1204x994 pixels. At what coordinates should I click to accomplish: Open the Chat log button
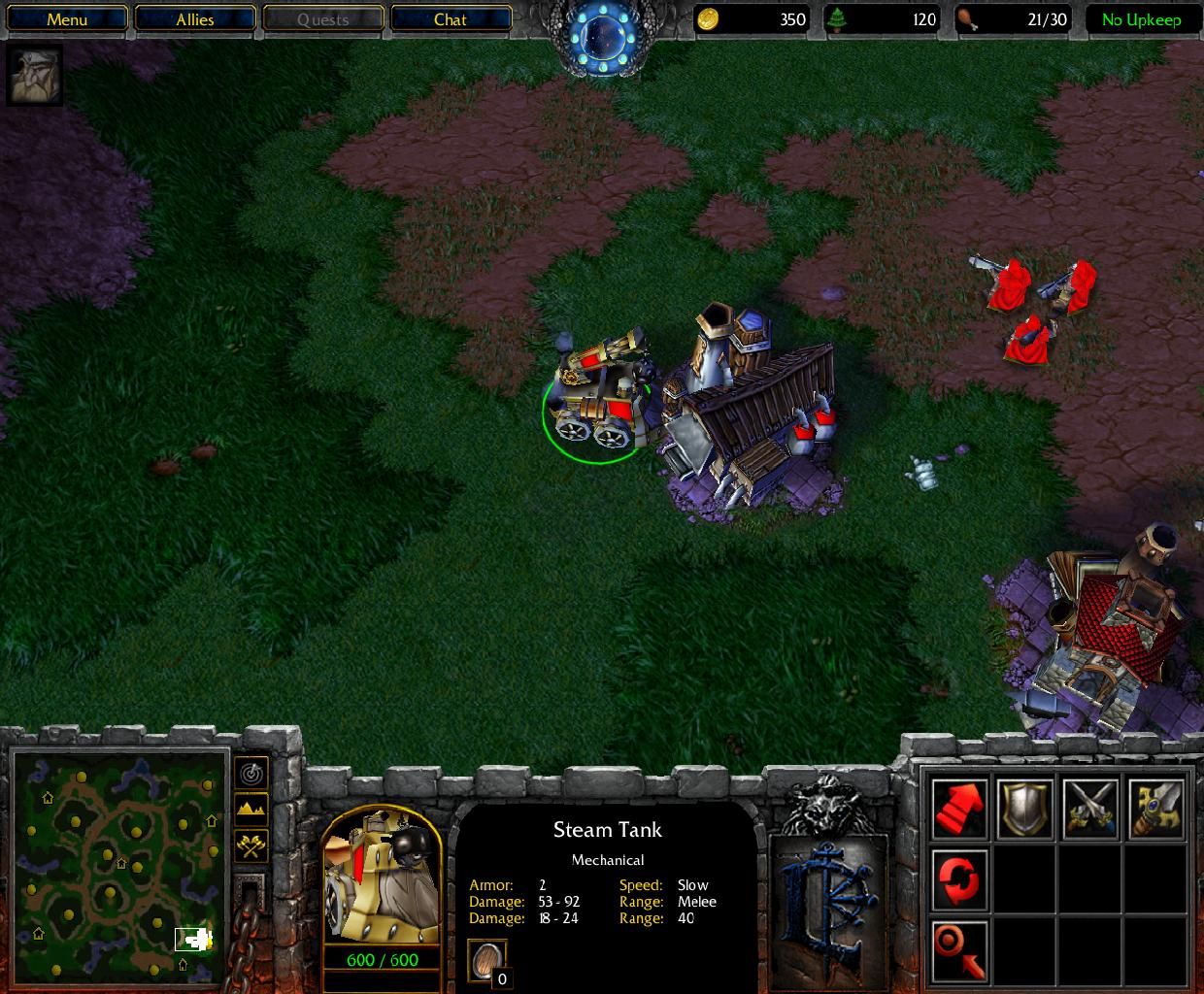[450, 19]
